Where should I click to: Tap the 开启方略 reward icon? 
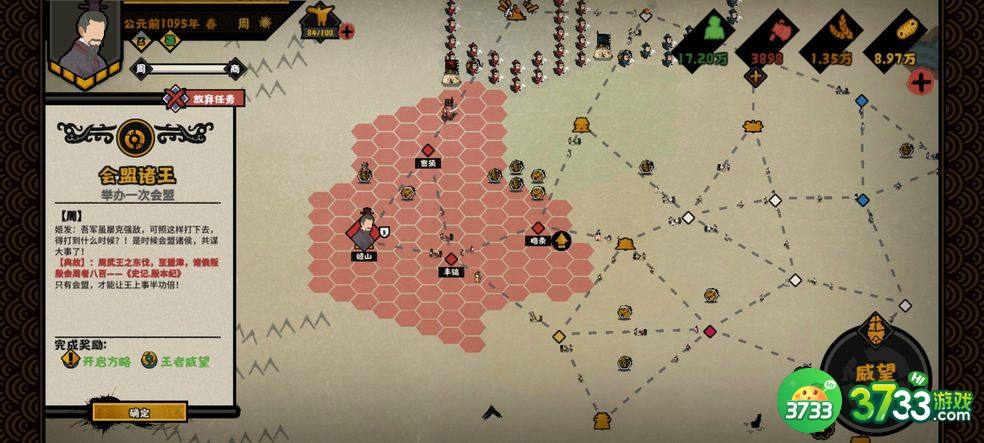coord(70,360)
